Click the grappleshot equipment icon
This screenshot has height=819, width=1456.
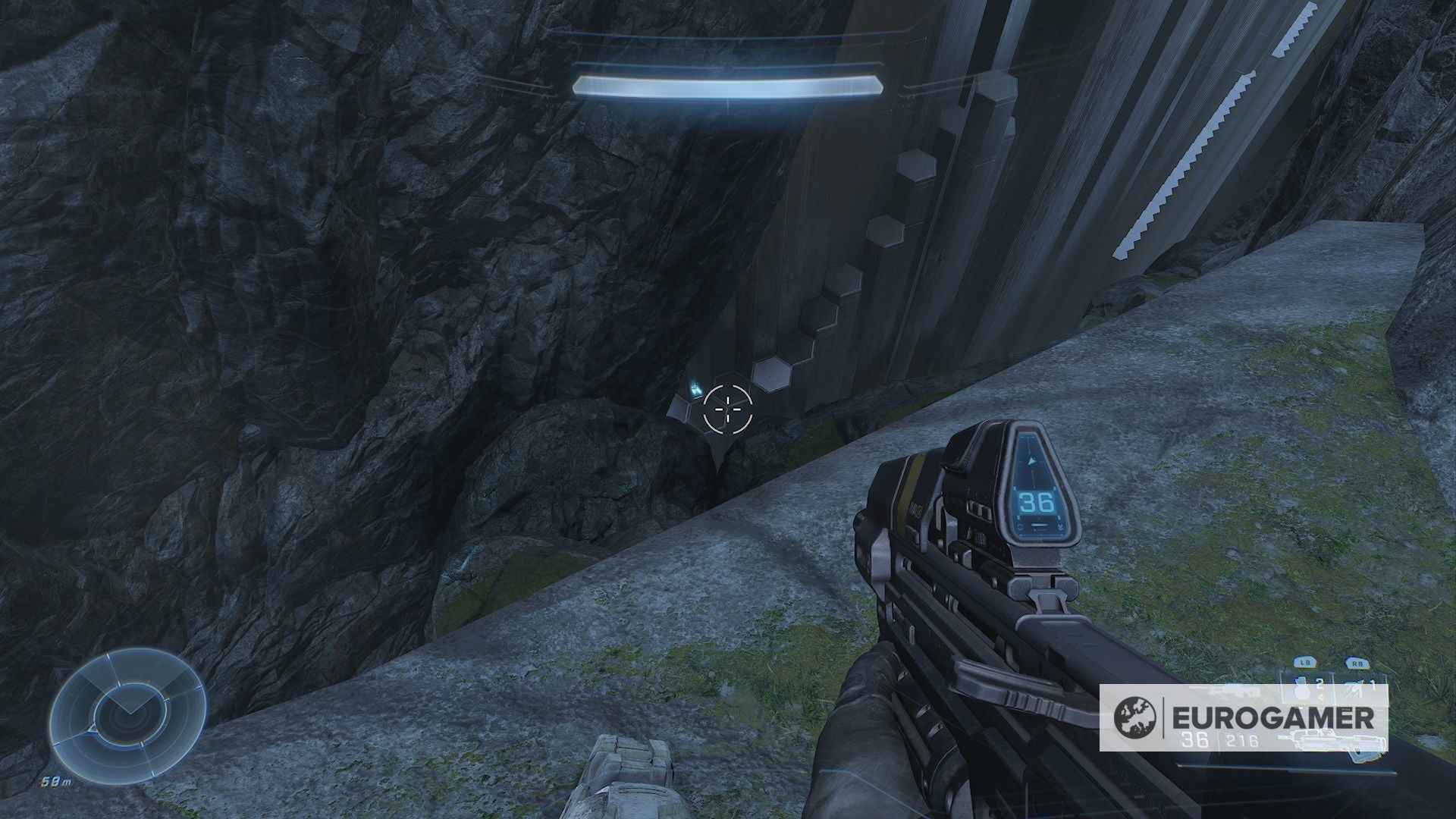tap(1353, 689)
